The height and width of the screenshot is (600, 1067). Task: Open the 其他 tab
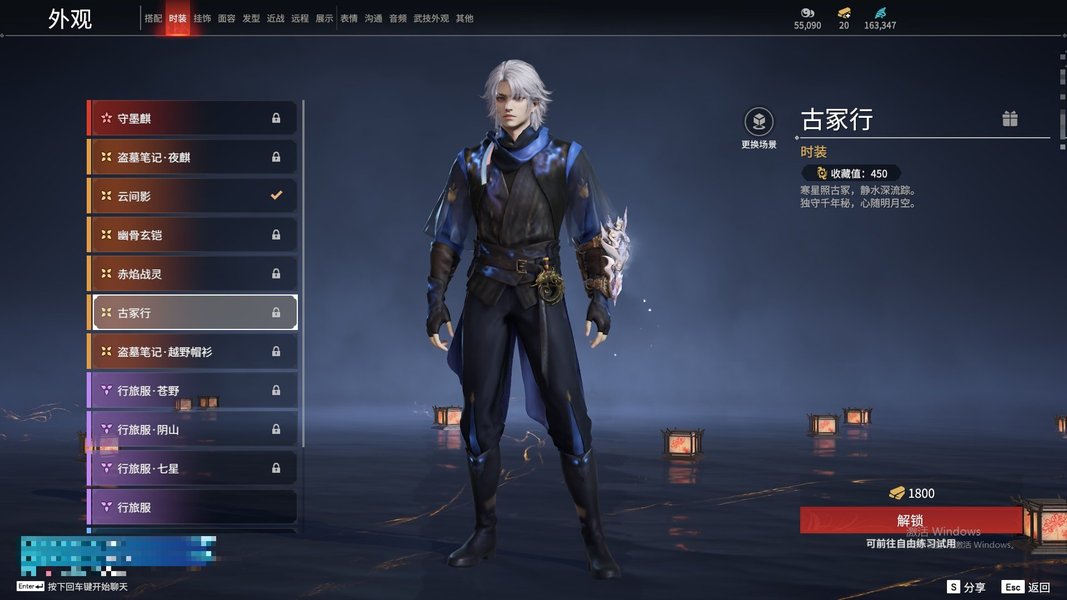pos(465,19)
